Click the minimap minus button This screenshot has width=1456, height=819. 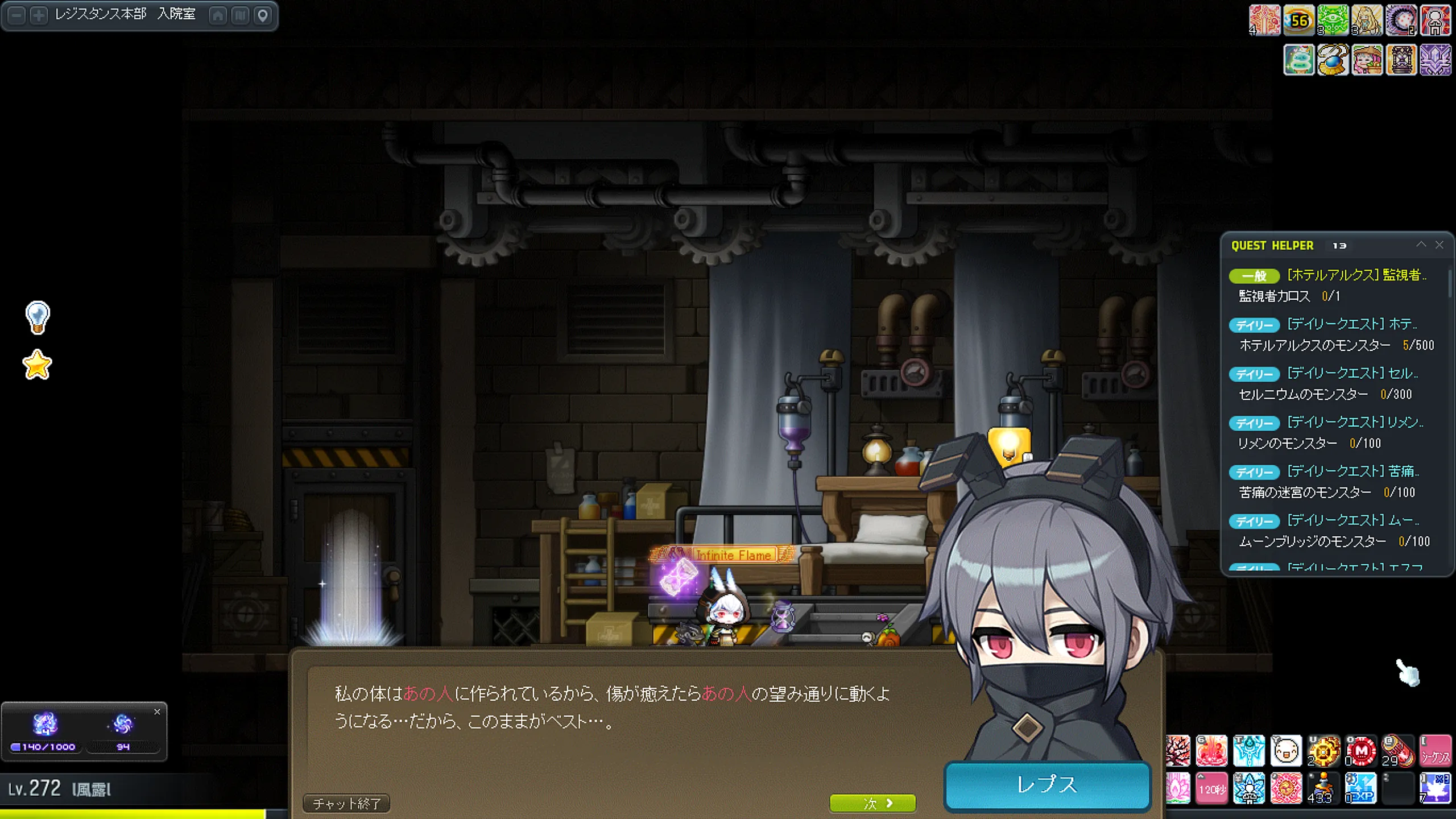17,15
